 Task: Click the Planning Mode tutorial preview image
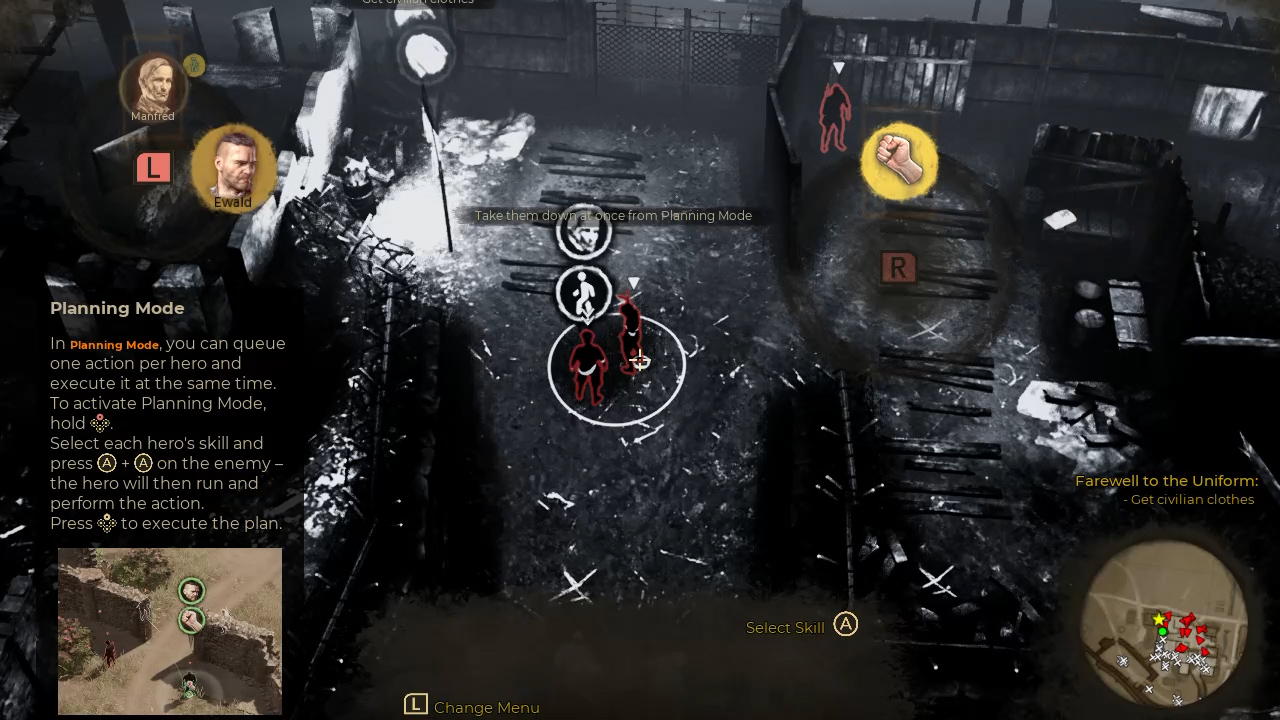(169, 631)
